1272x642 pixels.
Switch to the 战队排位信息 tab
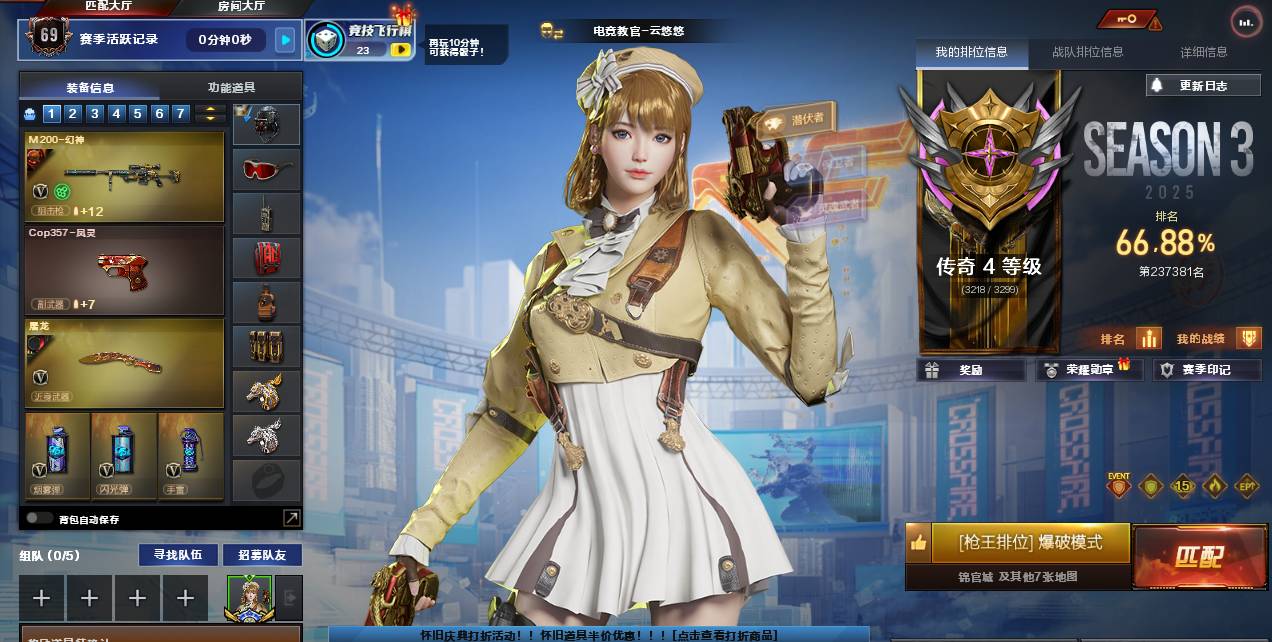click(x=1087, y=52)
